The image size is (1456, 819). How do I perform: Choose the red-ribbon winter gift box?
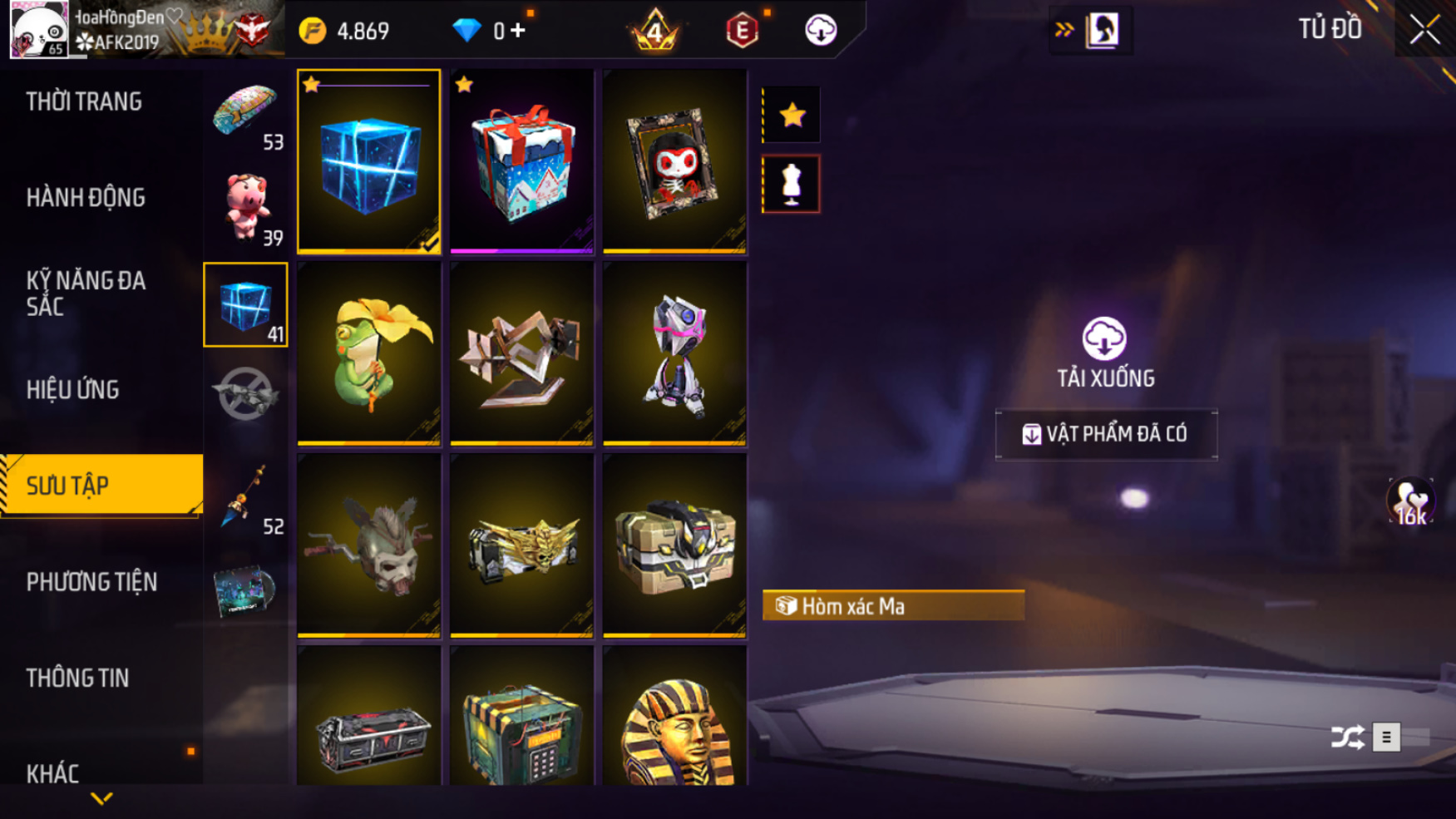(521, 162)
